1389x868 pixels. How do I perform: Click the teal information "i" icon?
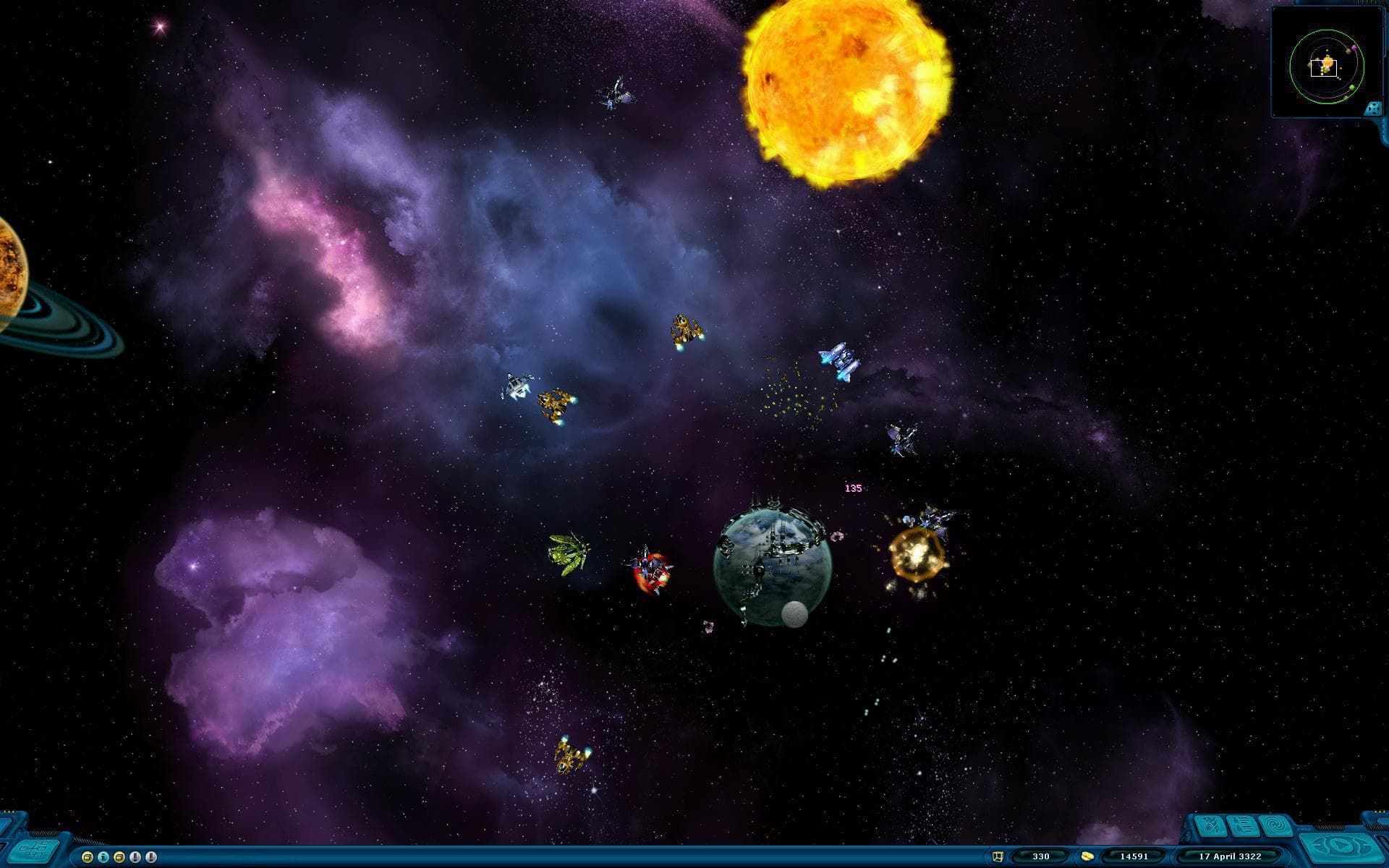point(103,856)
